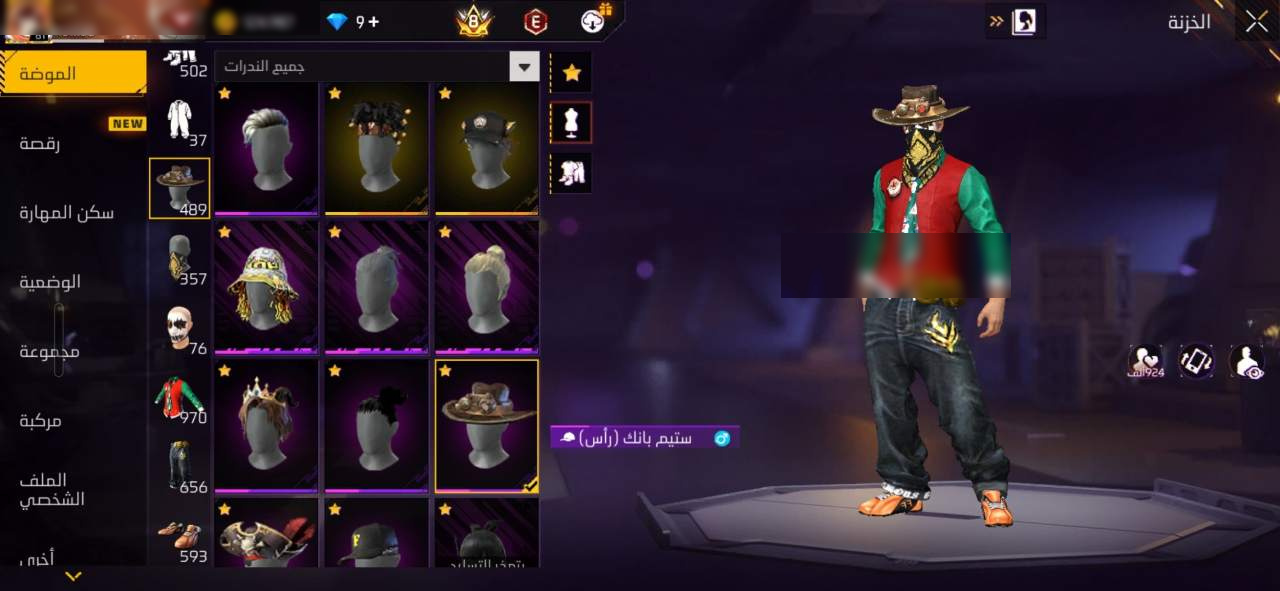The image size is (1280, 591).
Task: Open the jeans bottoms category
Action: 180,467
